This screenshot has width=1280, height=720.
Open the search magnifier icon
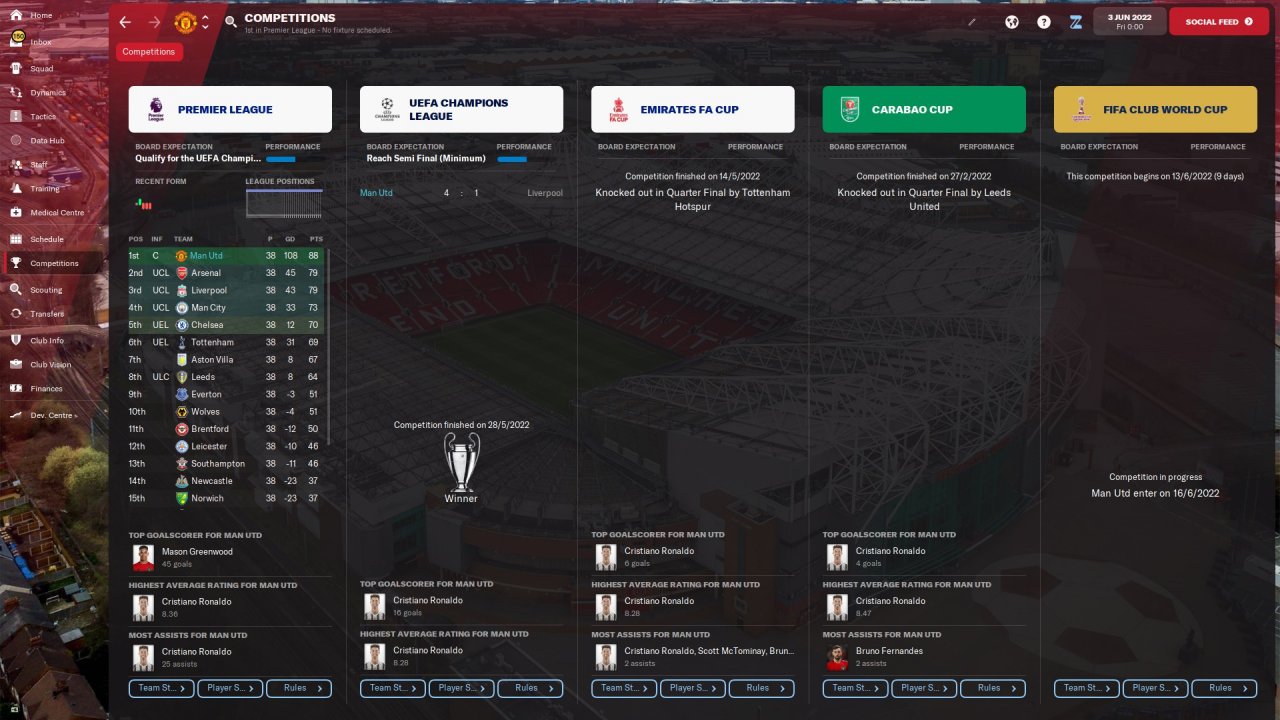(231, 22)
